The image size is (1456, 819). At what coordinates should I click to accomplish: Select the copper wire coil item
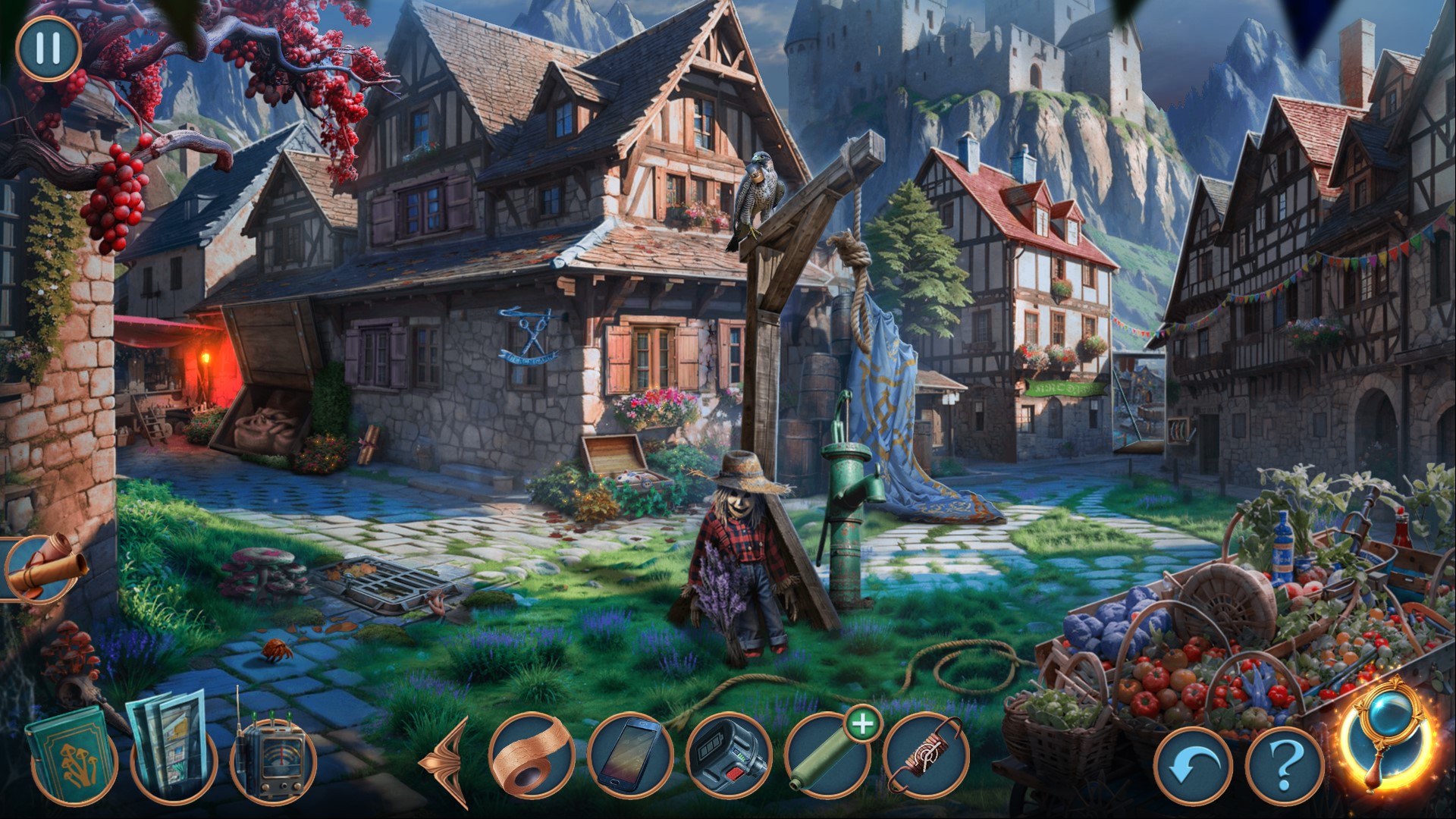click(925, 755)
